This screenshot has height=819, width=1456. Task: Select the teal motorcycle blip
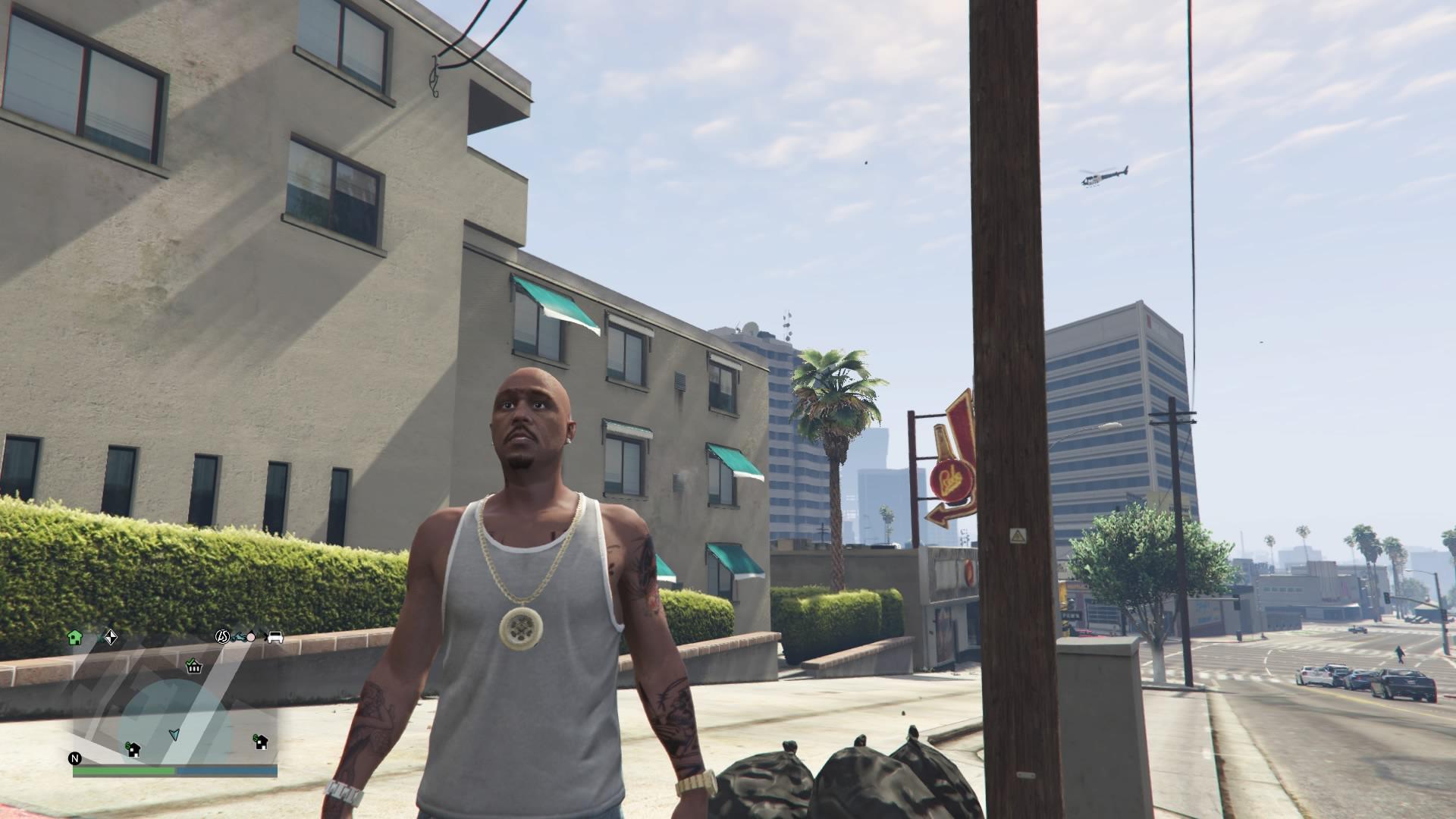(242, 637)
